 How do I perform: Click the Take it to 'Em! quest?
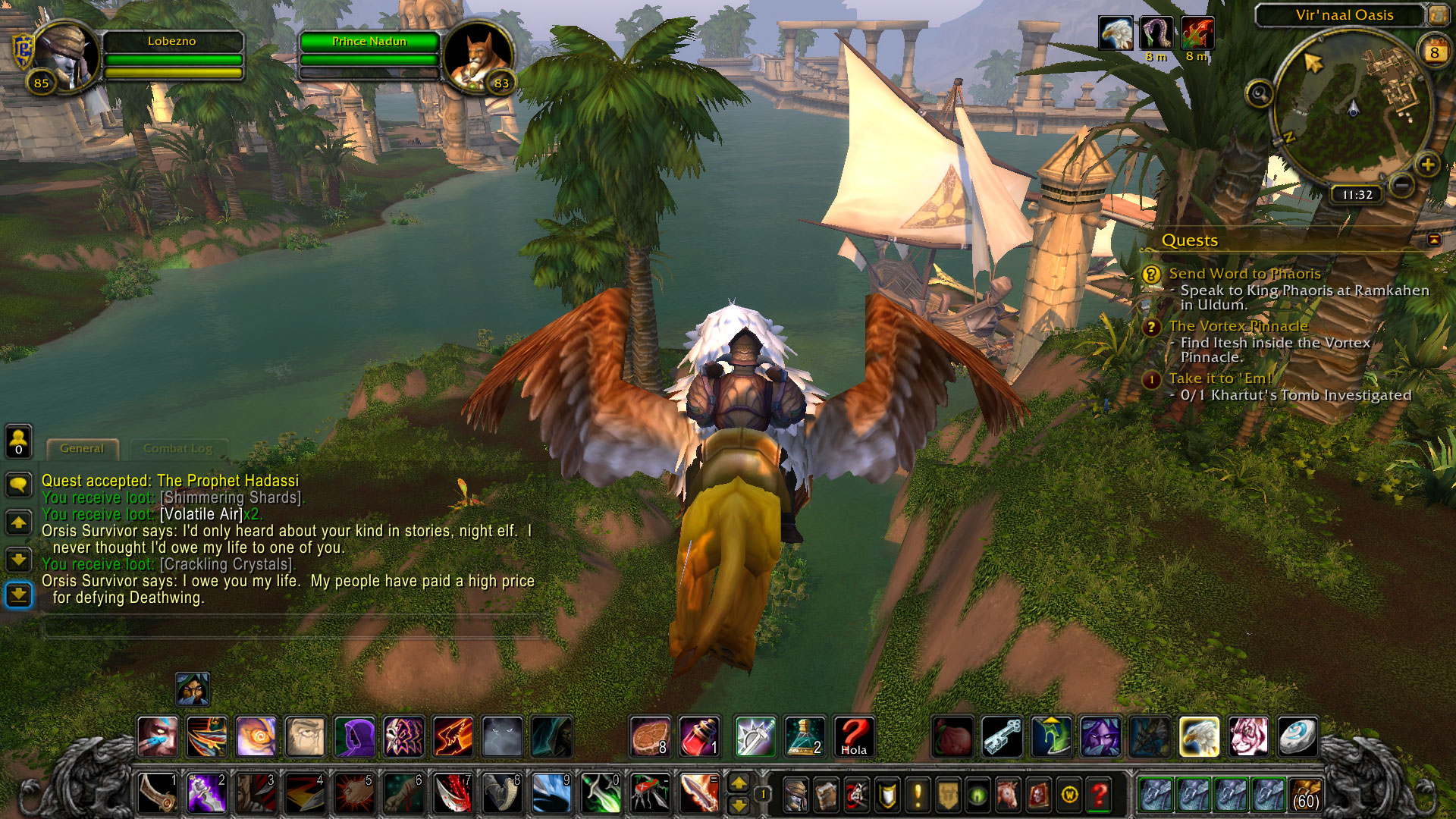pyautogui.click(x=1219, y=378)
